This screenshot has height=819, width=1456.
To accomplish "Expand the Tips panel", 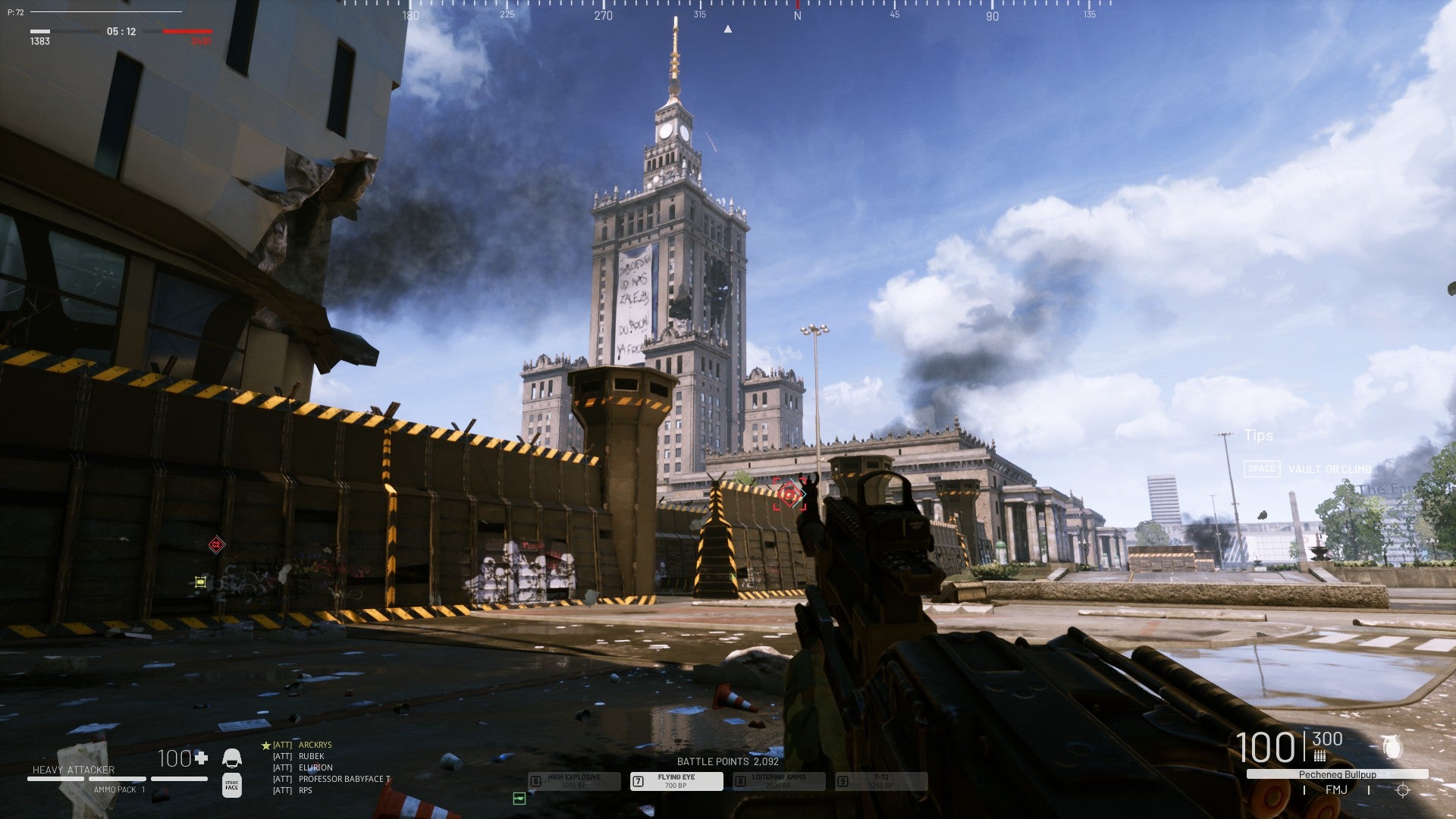I will pyautogui.click(x=1259, y=436).
